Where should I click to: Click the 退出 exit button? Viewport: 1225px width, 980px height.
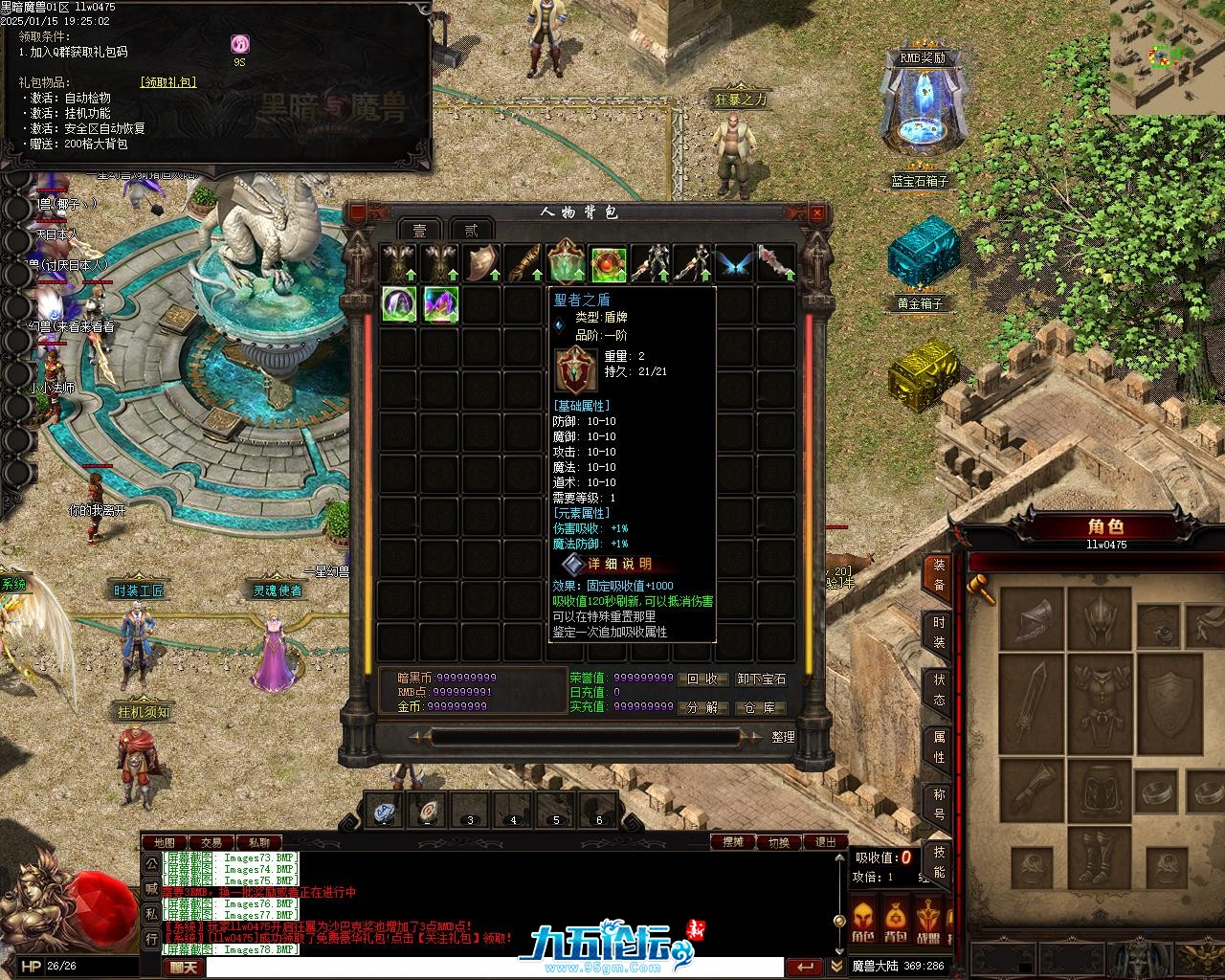(x=825, y=842)
